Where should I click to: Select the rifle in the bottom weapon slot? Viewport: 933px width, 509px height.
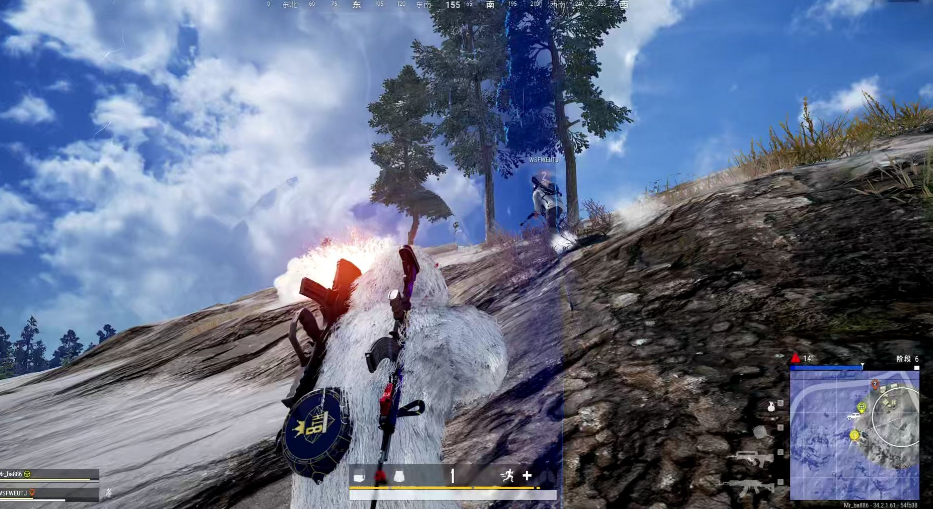click(749, 485)
